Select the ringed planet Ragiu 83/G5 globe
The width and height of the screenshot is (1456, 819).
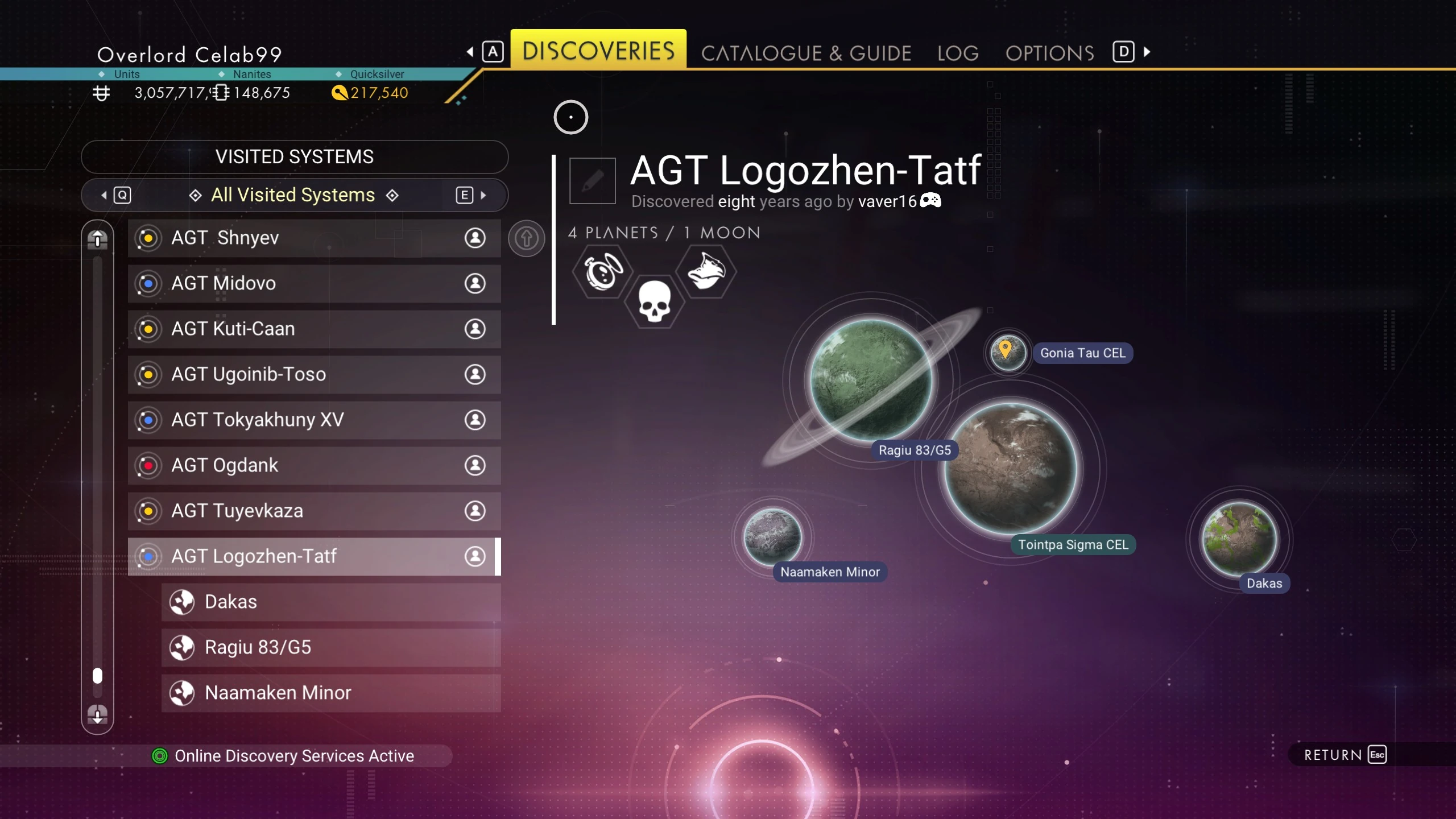(870, 380)
